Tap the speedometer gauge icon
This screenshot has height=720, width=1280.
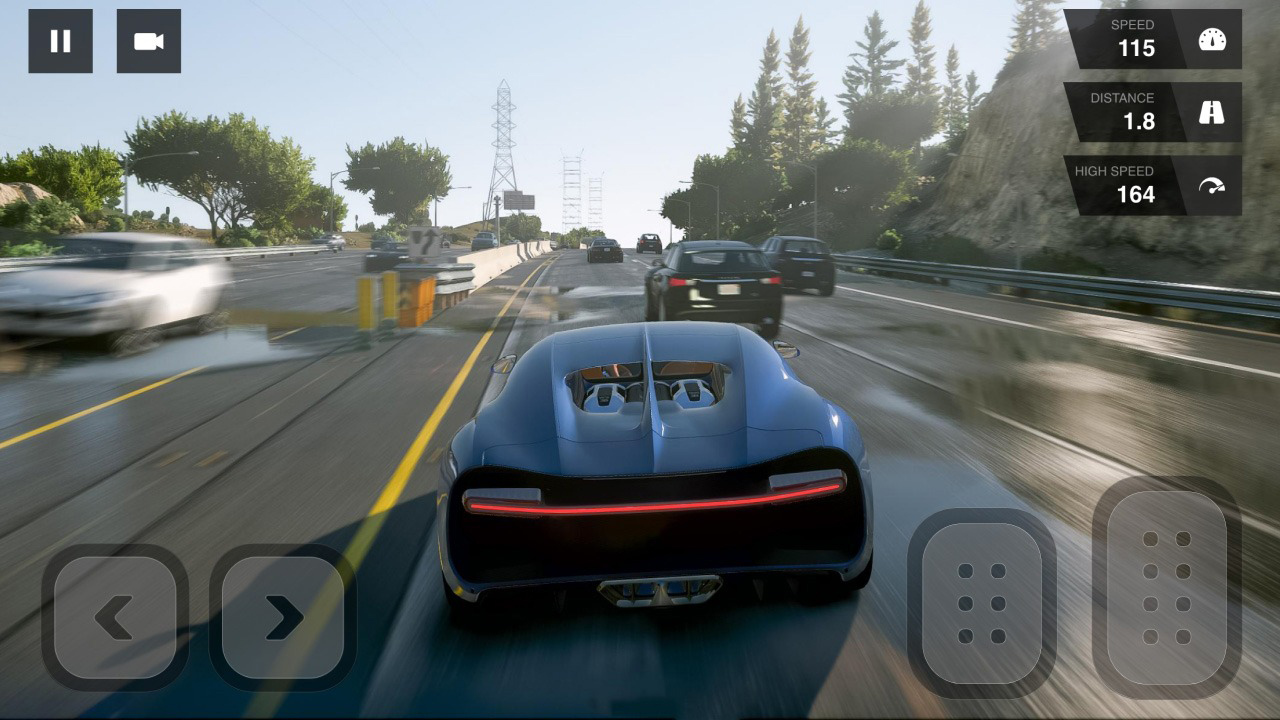tap(1211, 40)
